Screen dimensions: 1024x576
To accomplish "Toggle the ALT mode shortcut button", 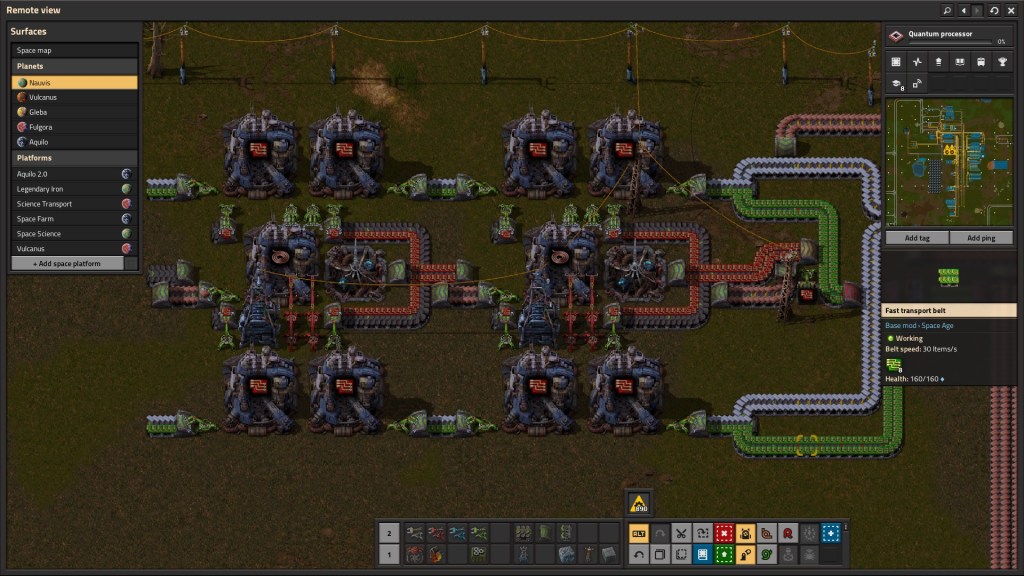I will 638,533.
